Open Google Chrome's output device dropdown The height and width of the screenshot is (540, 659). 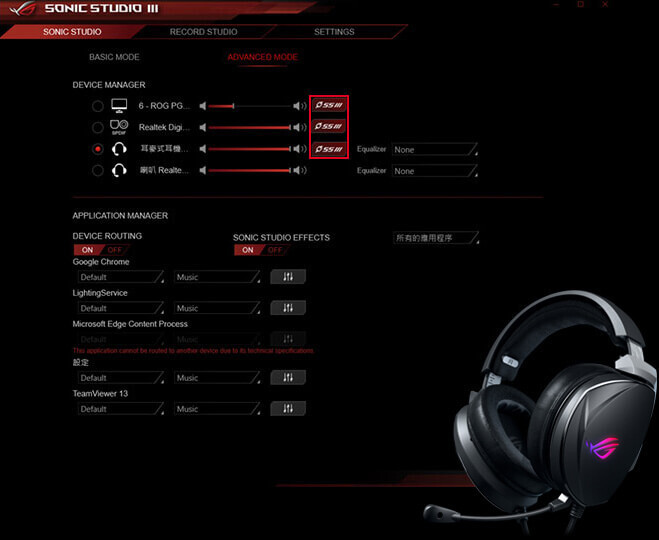118,277
